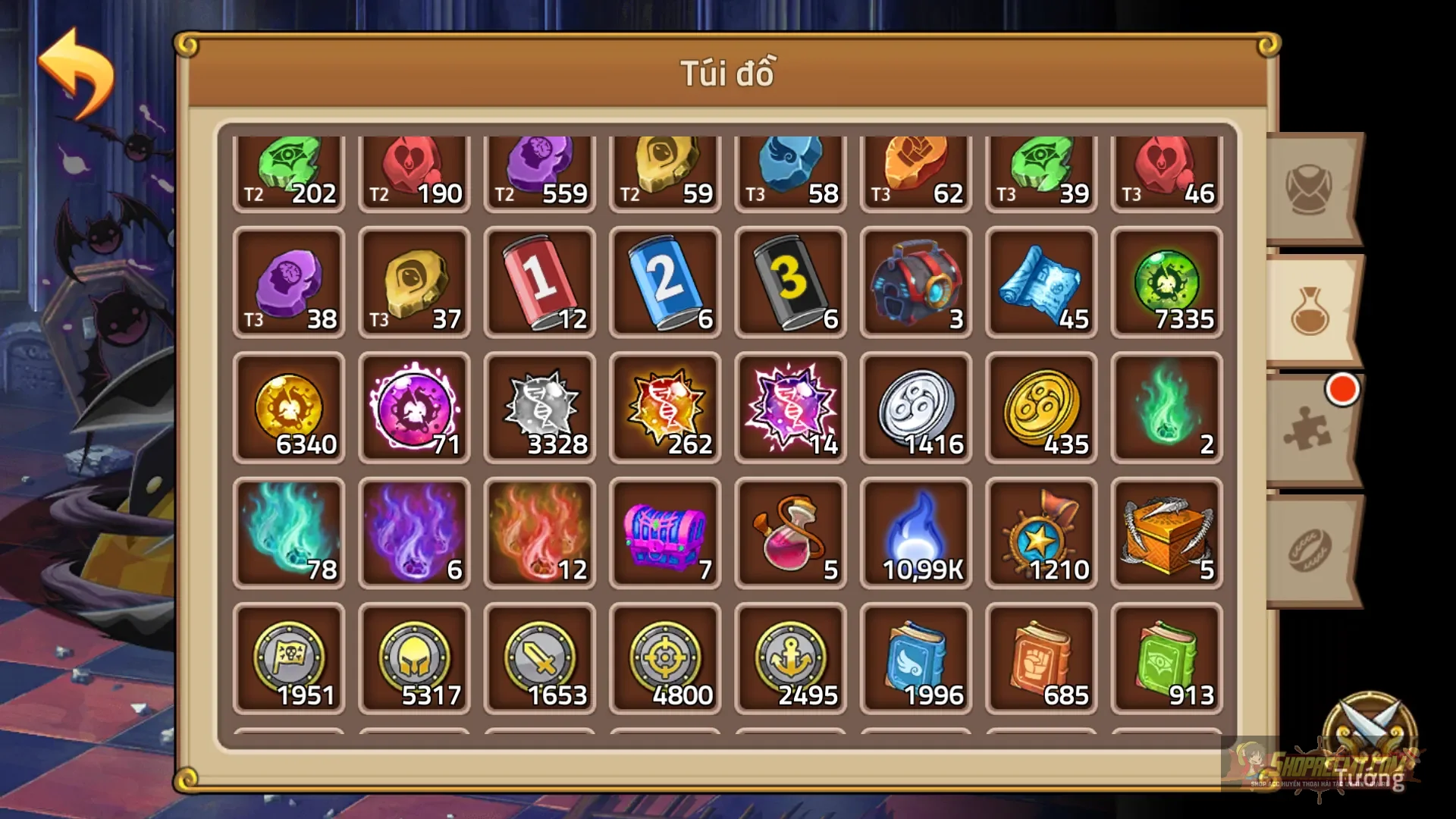Tap the blue wing book with count 1996
The image size is (1456, 819).
tap(915, 656)
